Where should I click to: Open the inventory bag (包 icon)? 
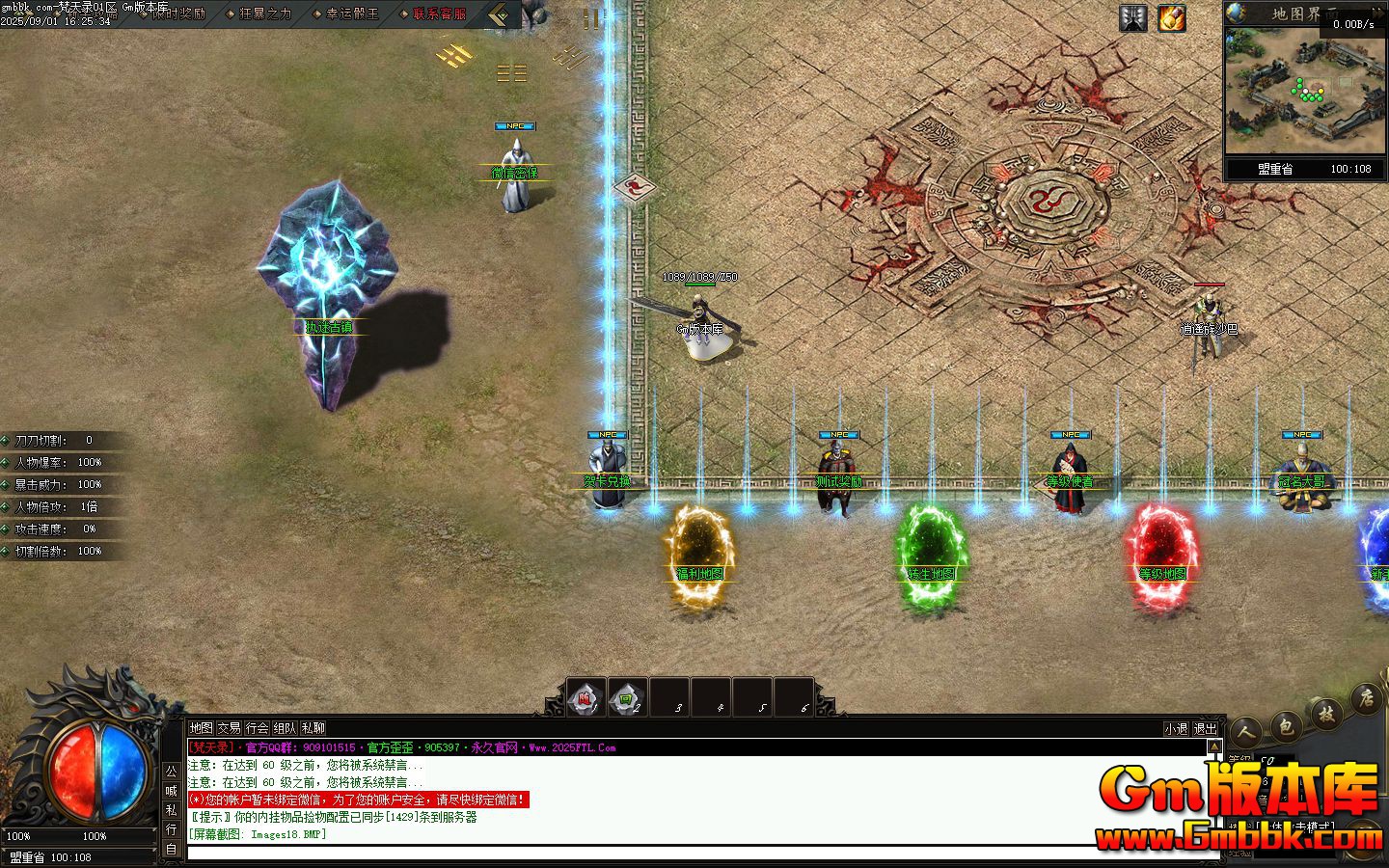pos(1286,725)
